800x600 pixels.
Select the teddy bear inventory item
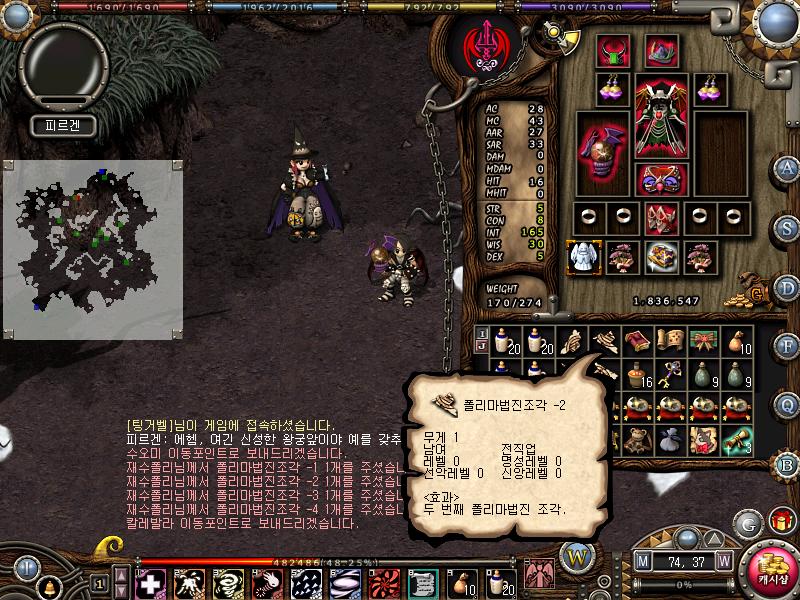coord(636,440)
